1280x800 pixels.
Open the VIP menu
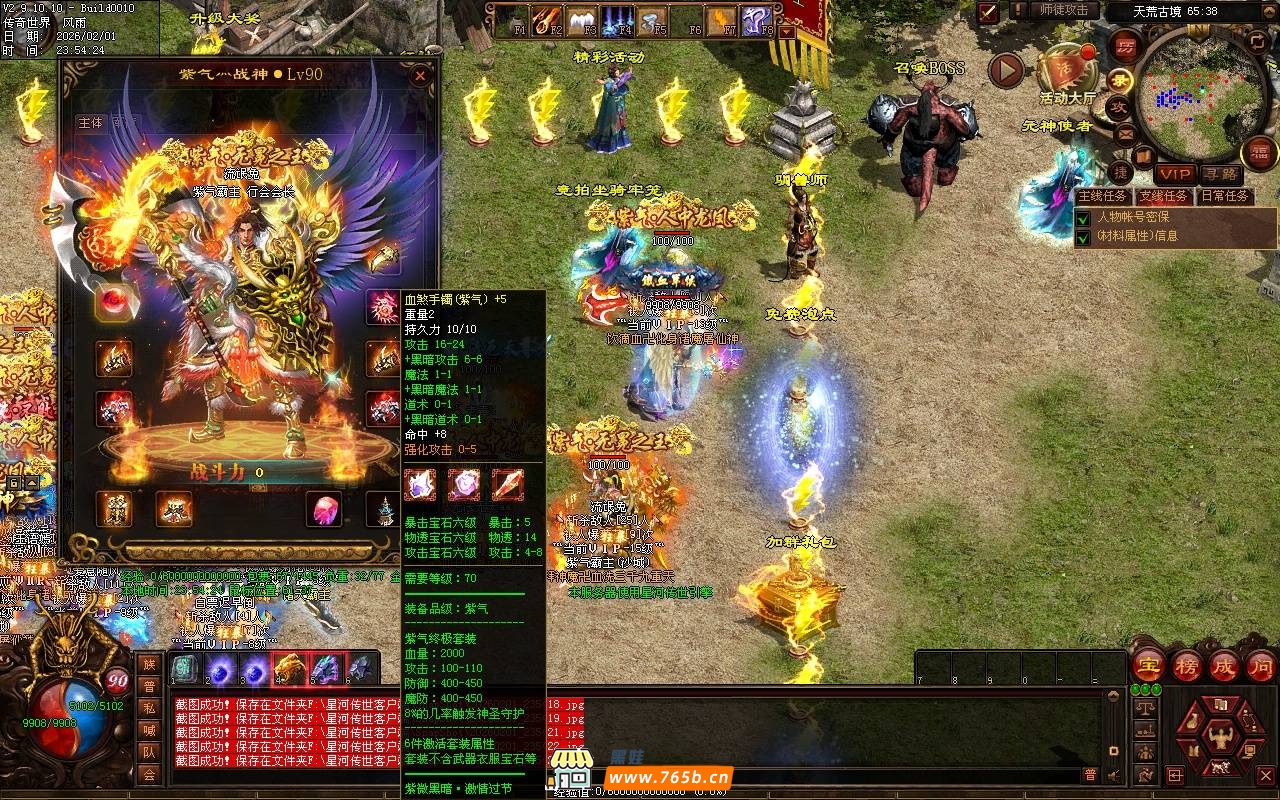click(1174, 174)
